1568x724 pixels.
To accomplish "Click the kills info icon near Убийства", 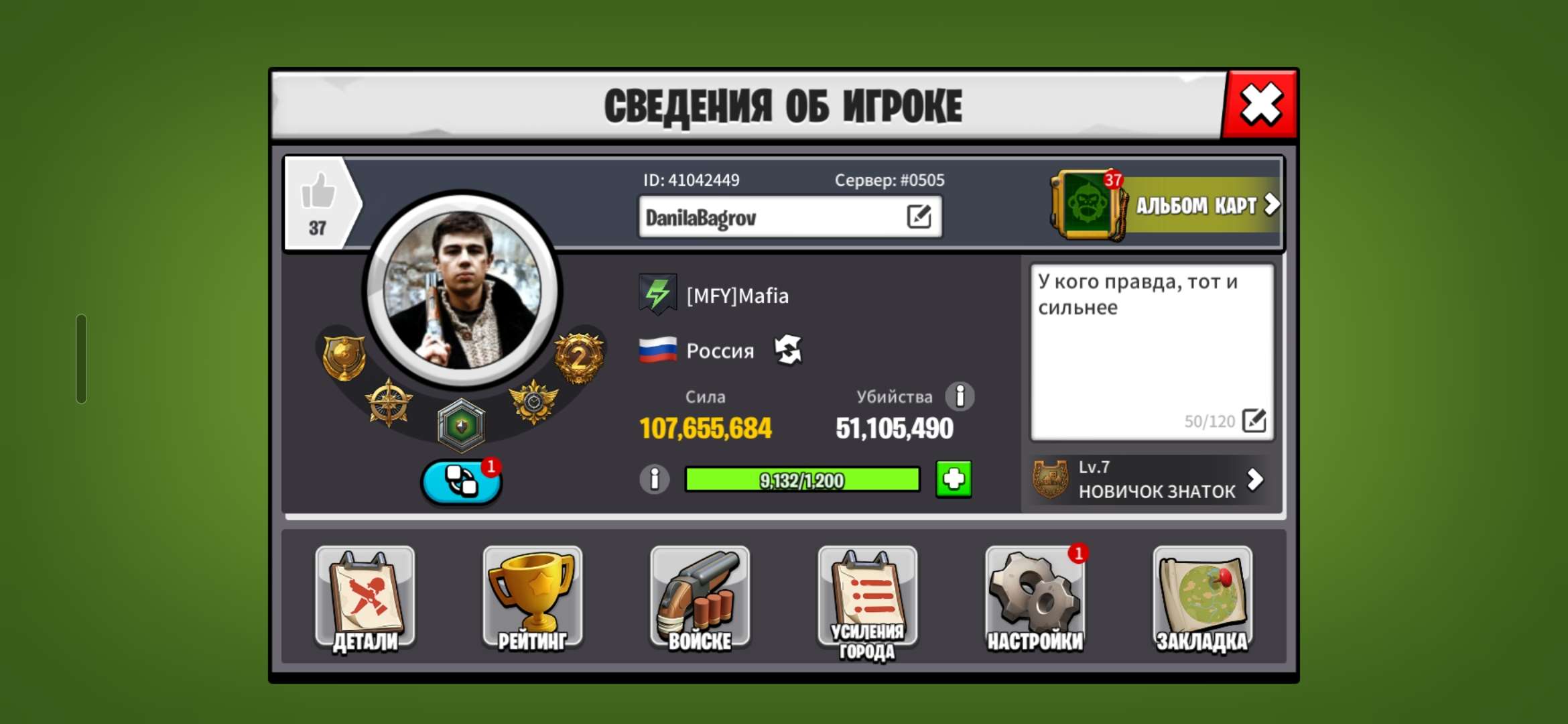I will 961,397.
